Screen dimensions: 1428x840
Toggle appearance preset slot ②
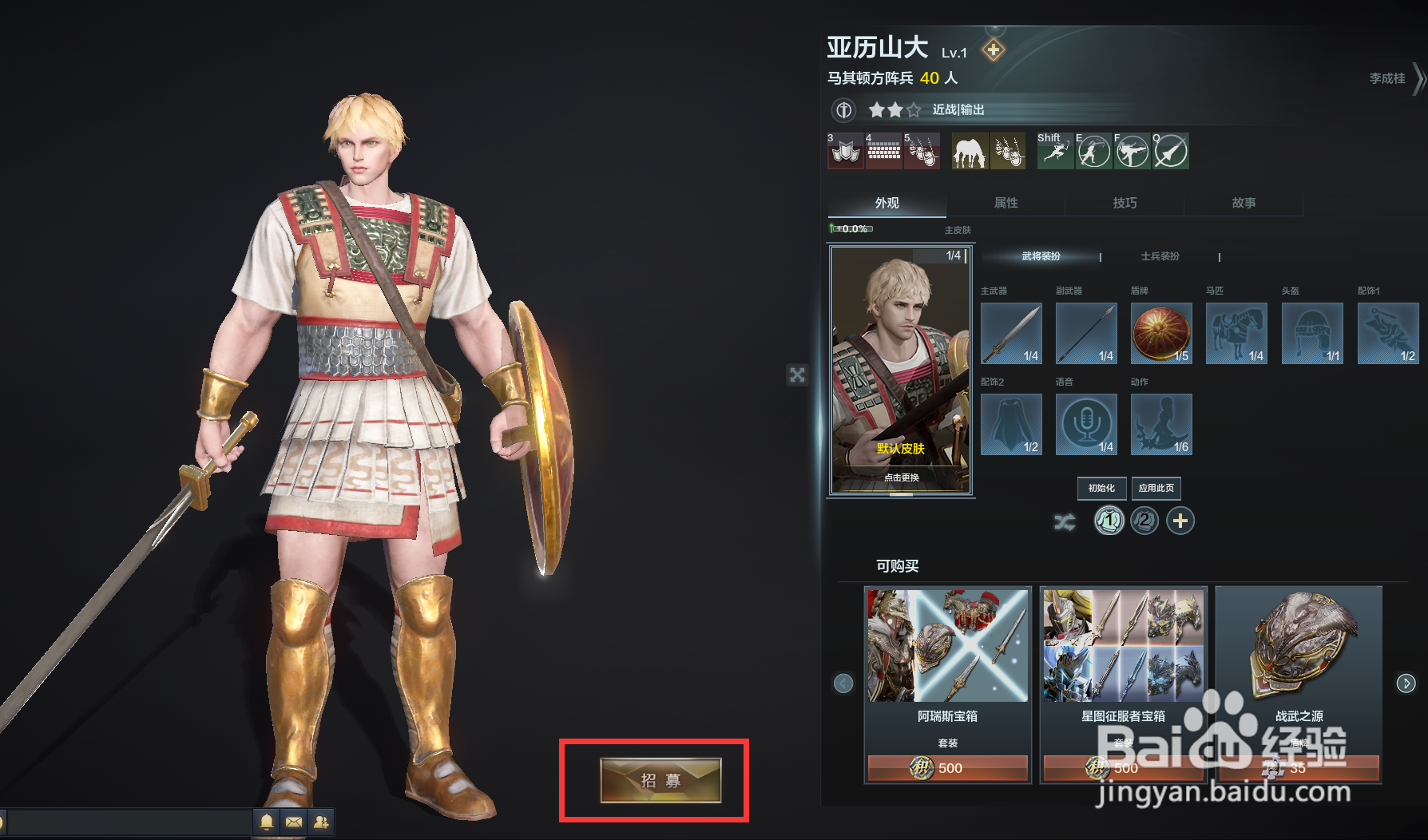(1144, 521)
